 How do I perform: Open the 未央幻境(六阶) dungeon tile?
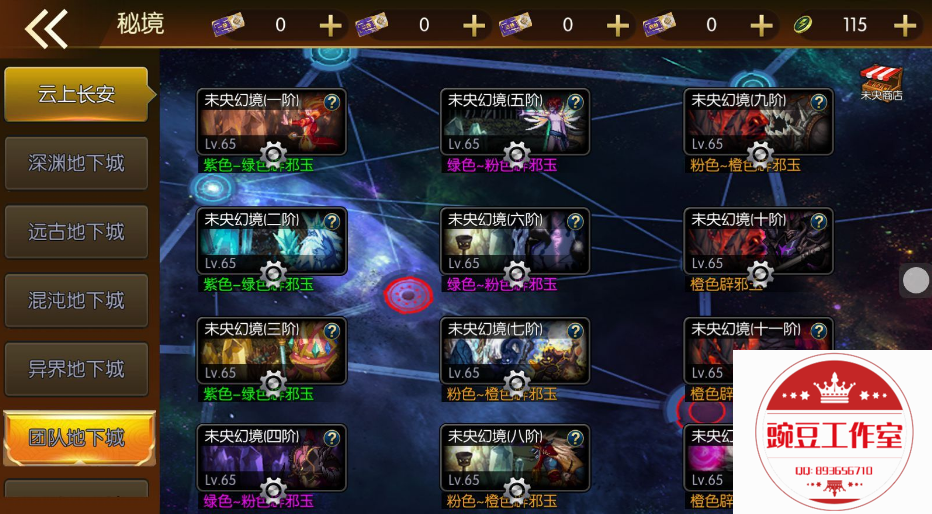point(514,243)
